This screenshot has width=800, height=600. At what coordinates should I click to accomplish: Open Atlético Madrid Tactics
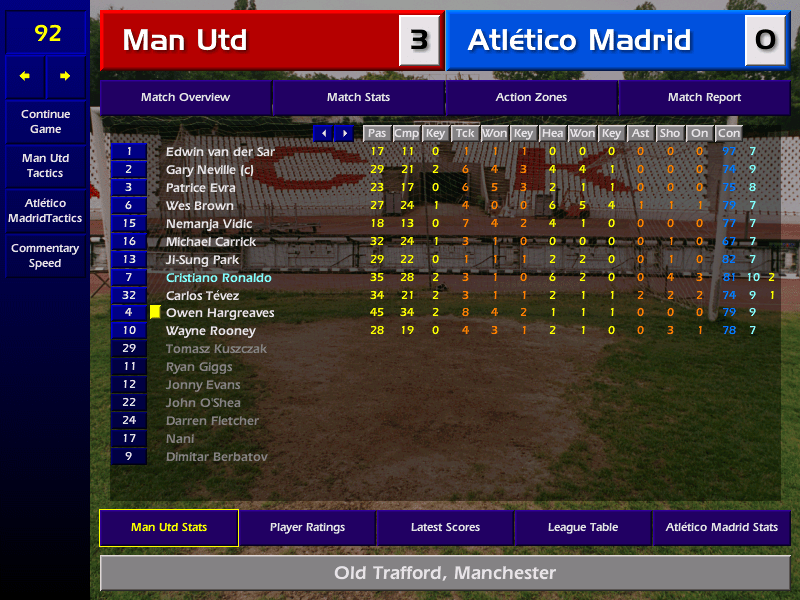pos(46,210)
